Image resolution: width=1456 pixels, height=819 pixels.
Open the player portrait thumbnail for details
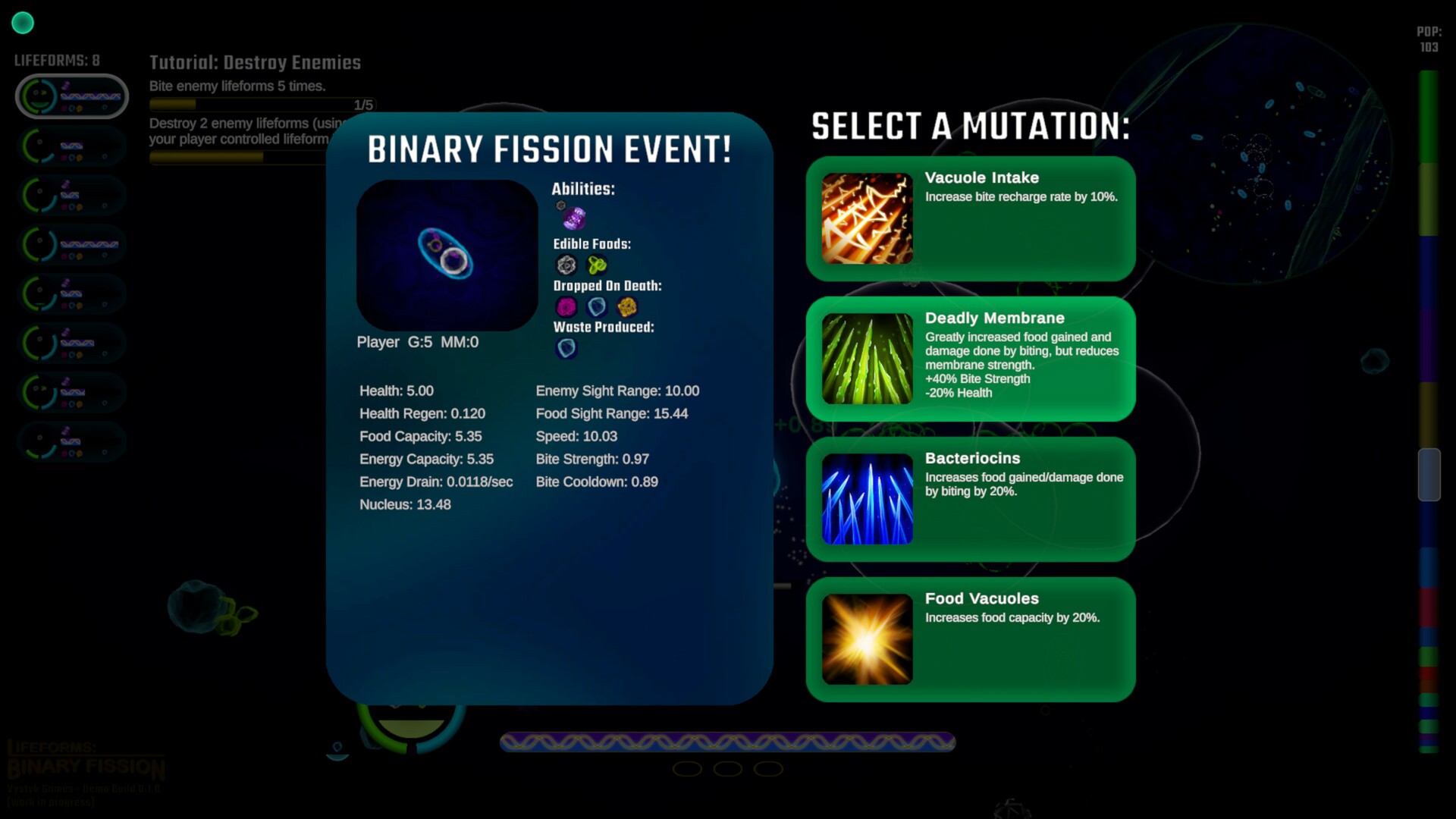click(x=447, y=254)
